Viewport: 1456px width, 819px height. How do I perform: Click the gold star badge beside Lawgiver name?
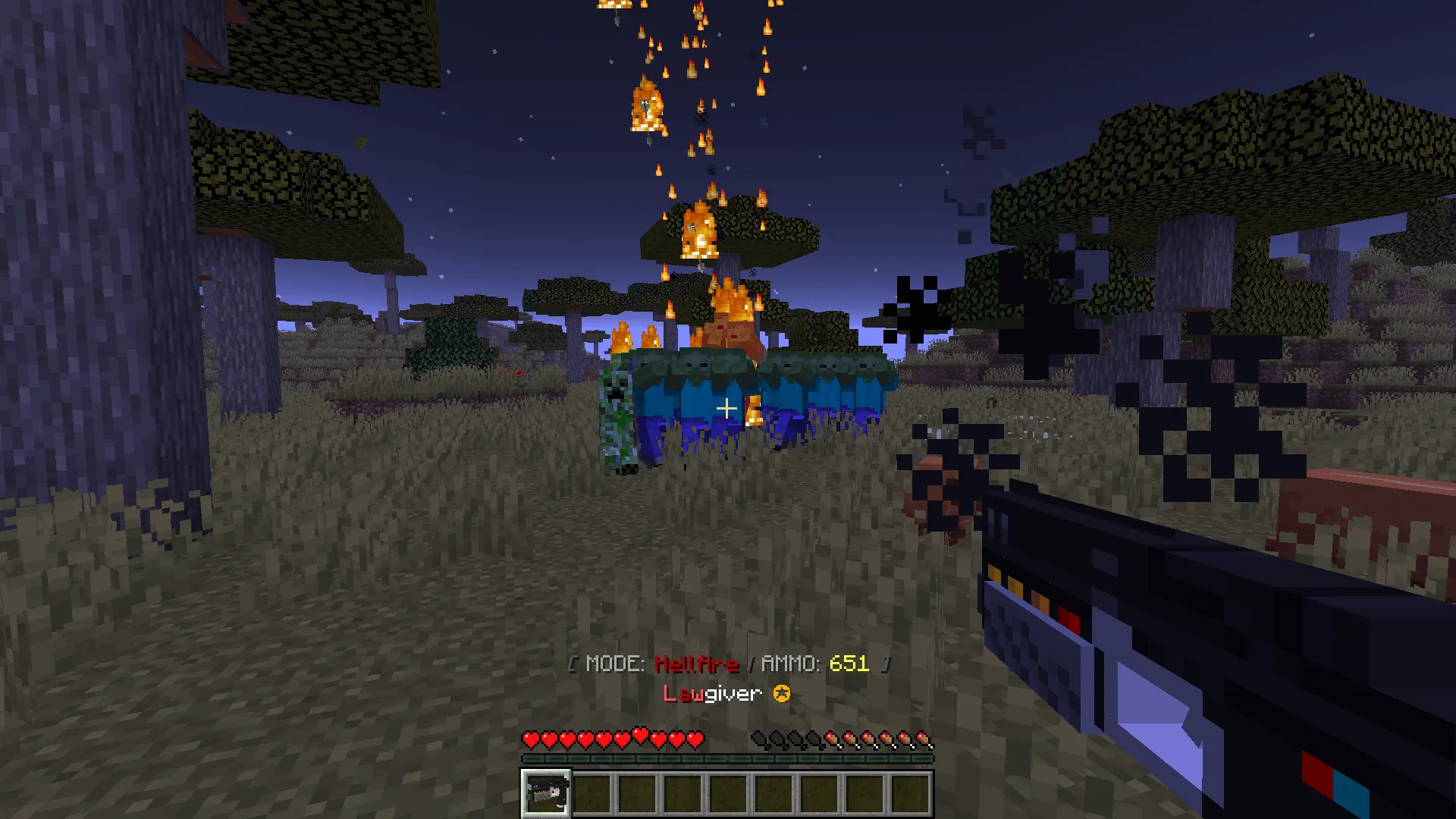(x=781, y=692)
